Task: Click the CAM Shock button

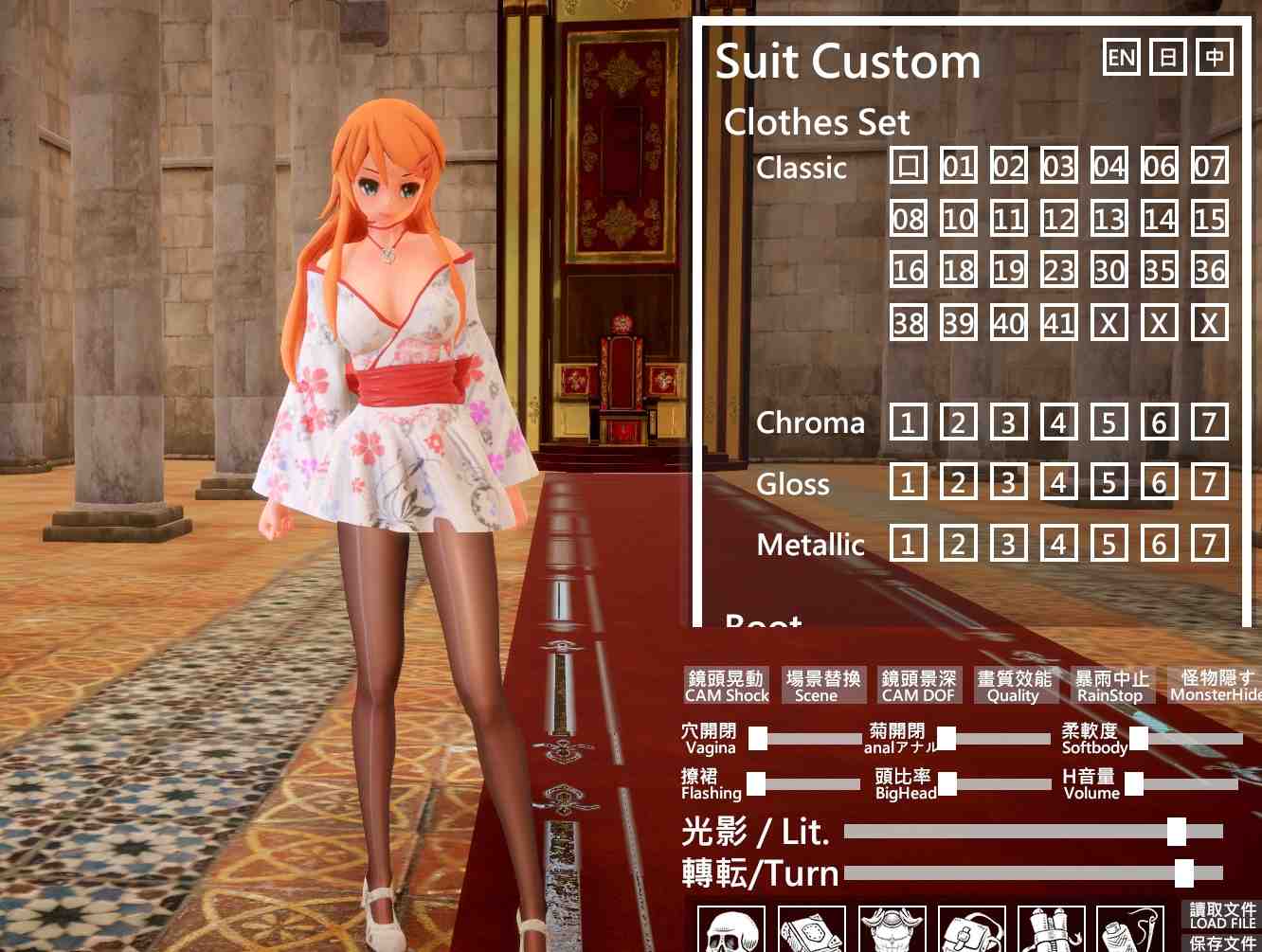Action: tap(727, 685)
